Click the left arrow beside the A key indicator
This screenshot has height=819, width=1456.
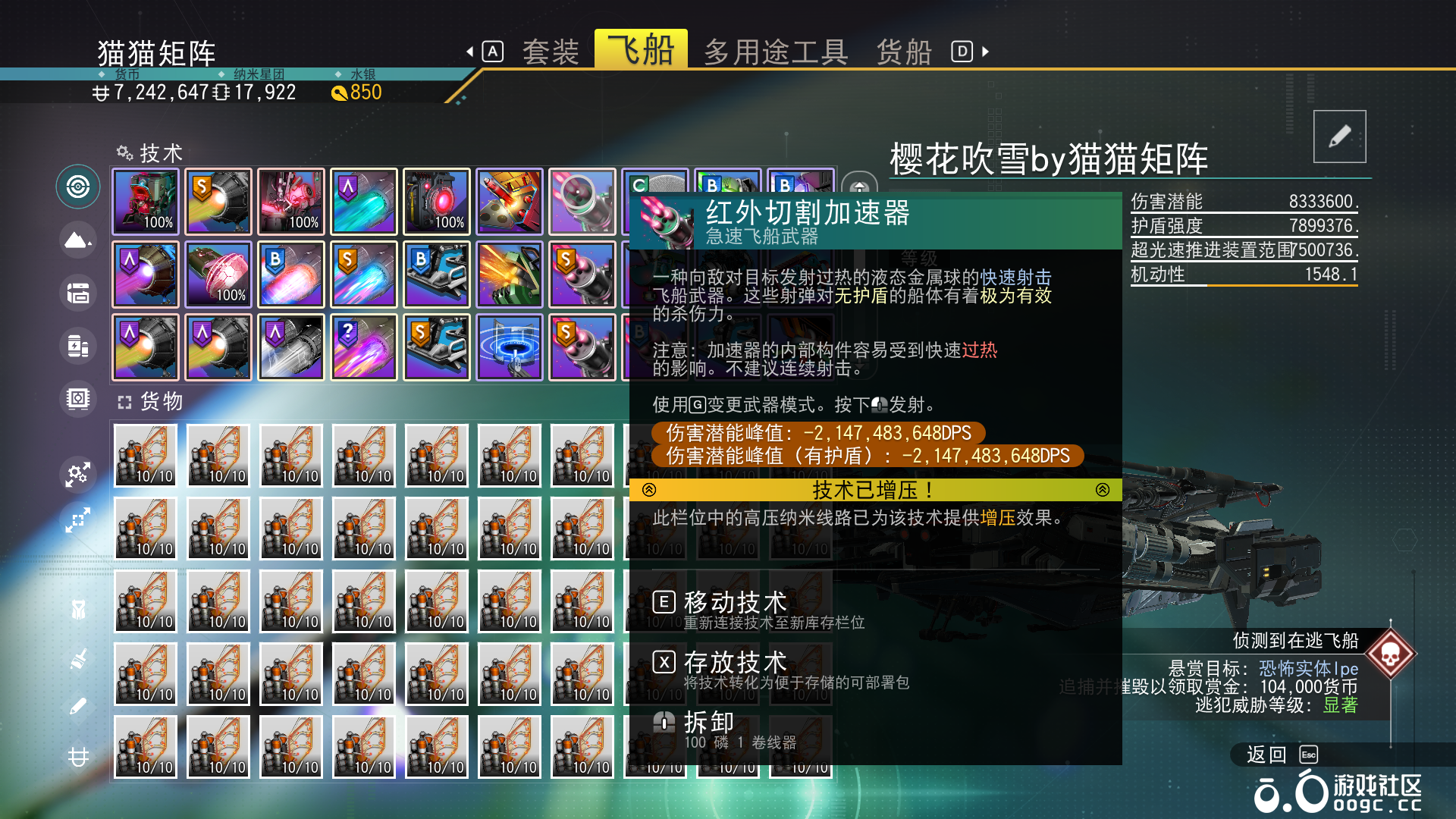[x=472, y=50]
